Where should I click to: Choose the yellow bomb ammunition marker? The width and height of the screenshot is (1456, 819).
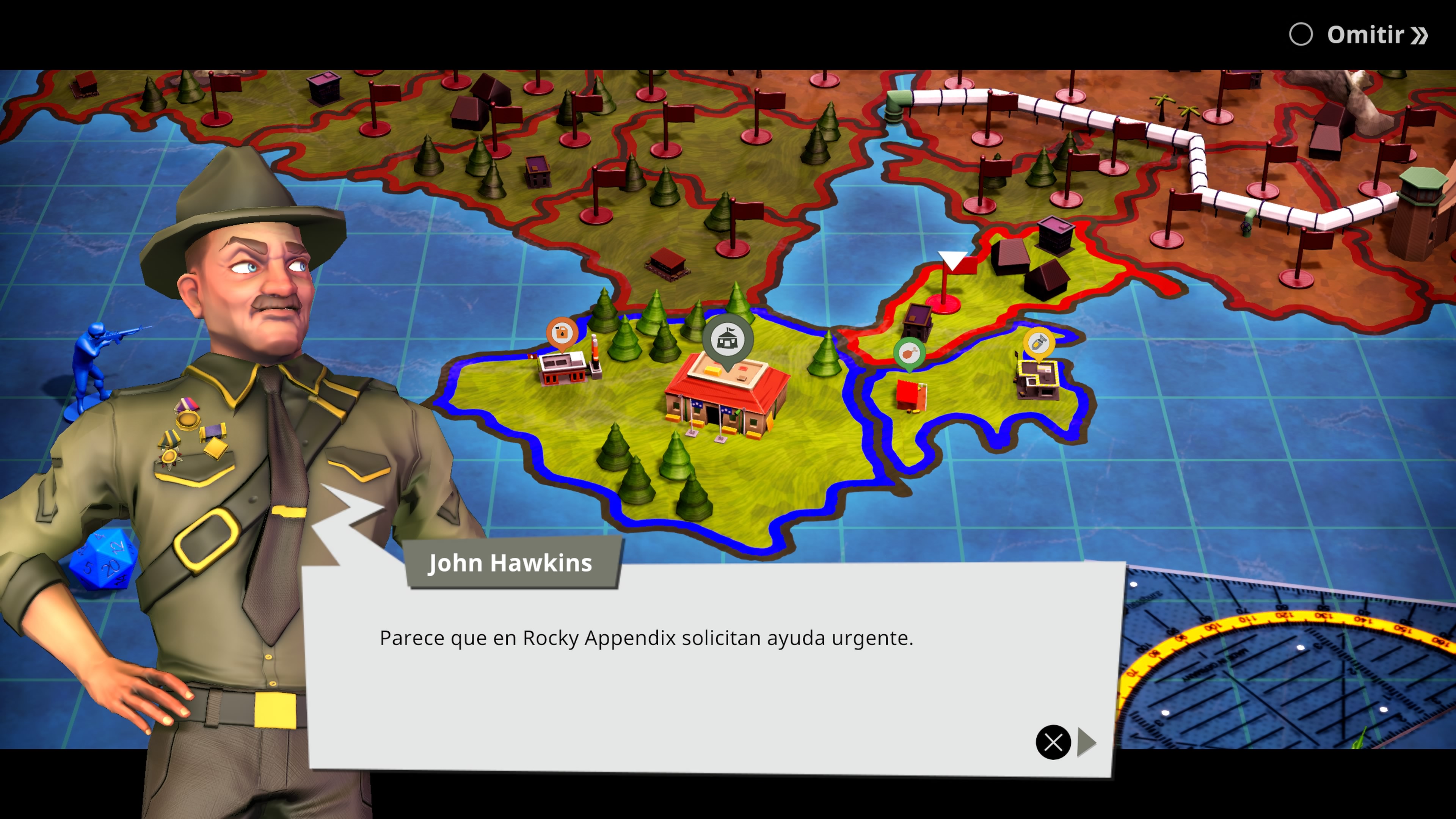click(1039, 342)
